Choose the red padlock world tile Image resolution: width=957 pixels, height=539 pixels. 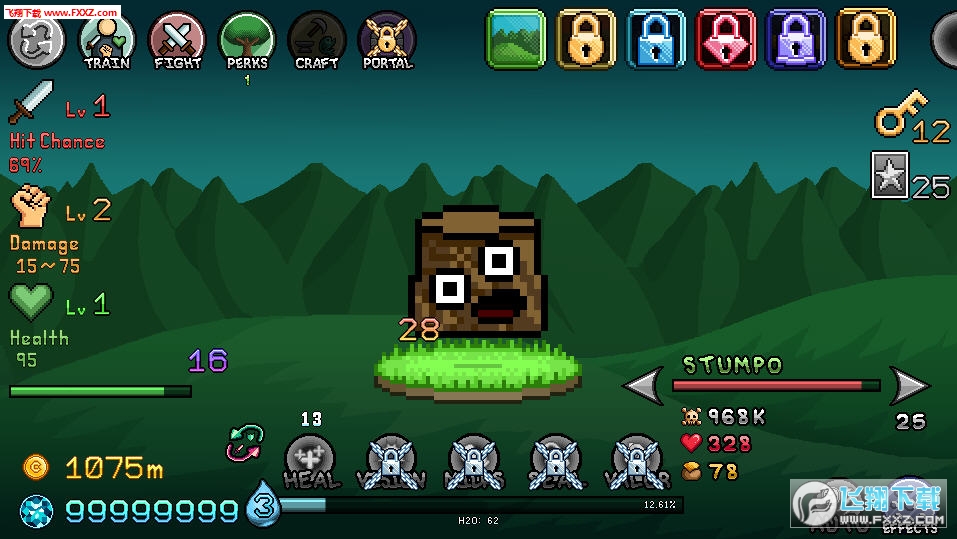(x=726, y=40)
